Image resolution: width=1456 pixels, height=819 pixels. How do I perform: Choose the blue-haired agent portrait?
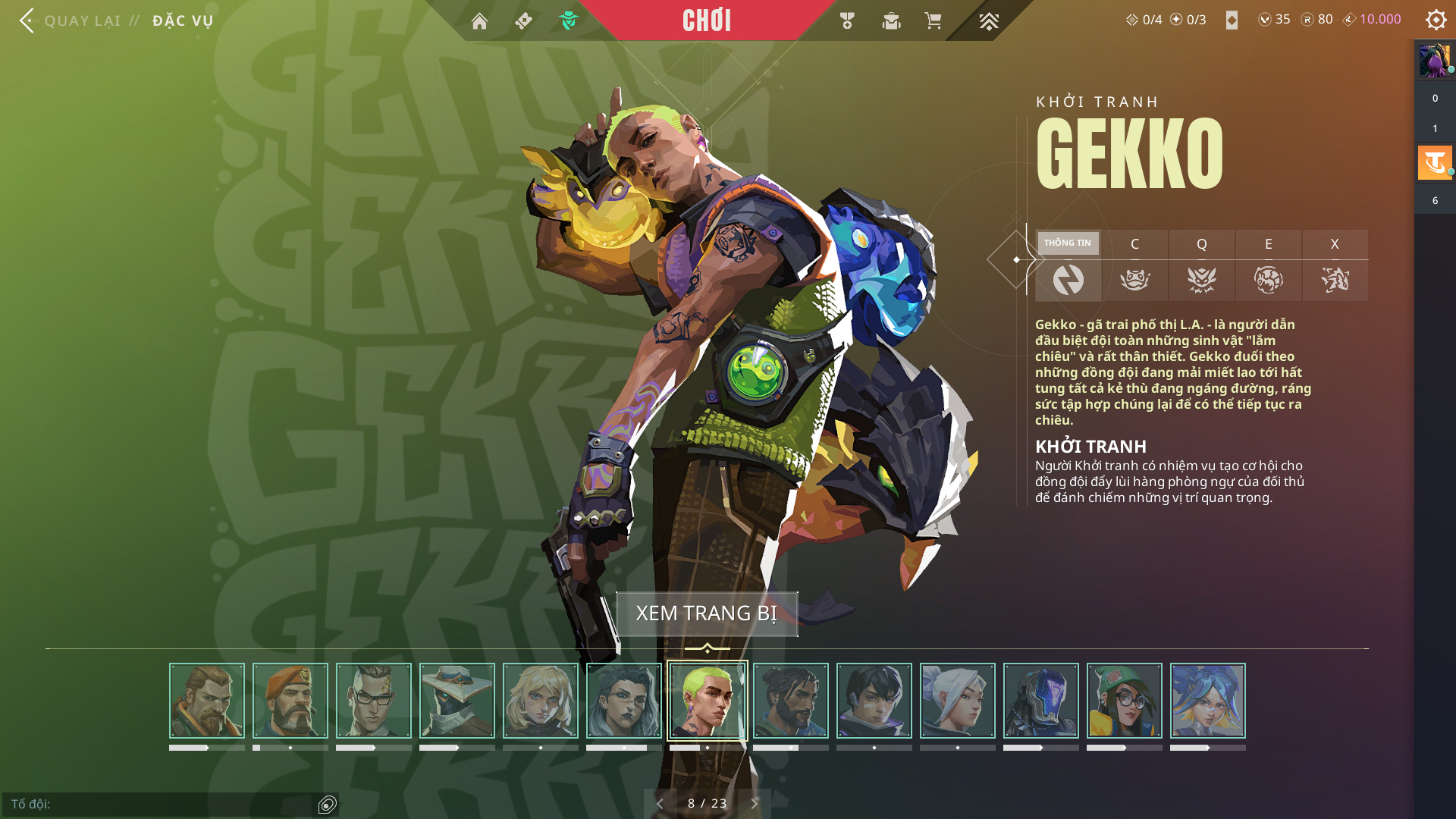click(x=1208, y=701)
